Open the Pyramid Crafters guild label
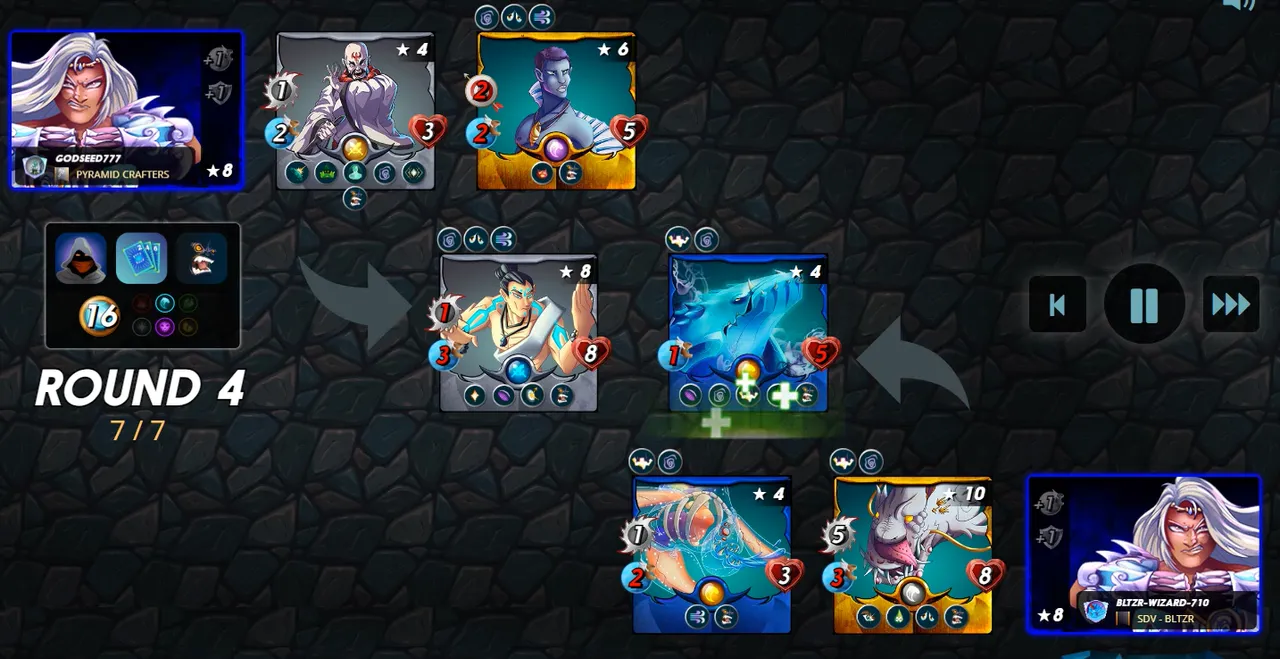1280x659 pixels. click(x=122, y=174)
